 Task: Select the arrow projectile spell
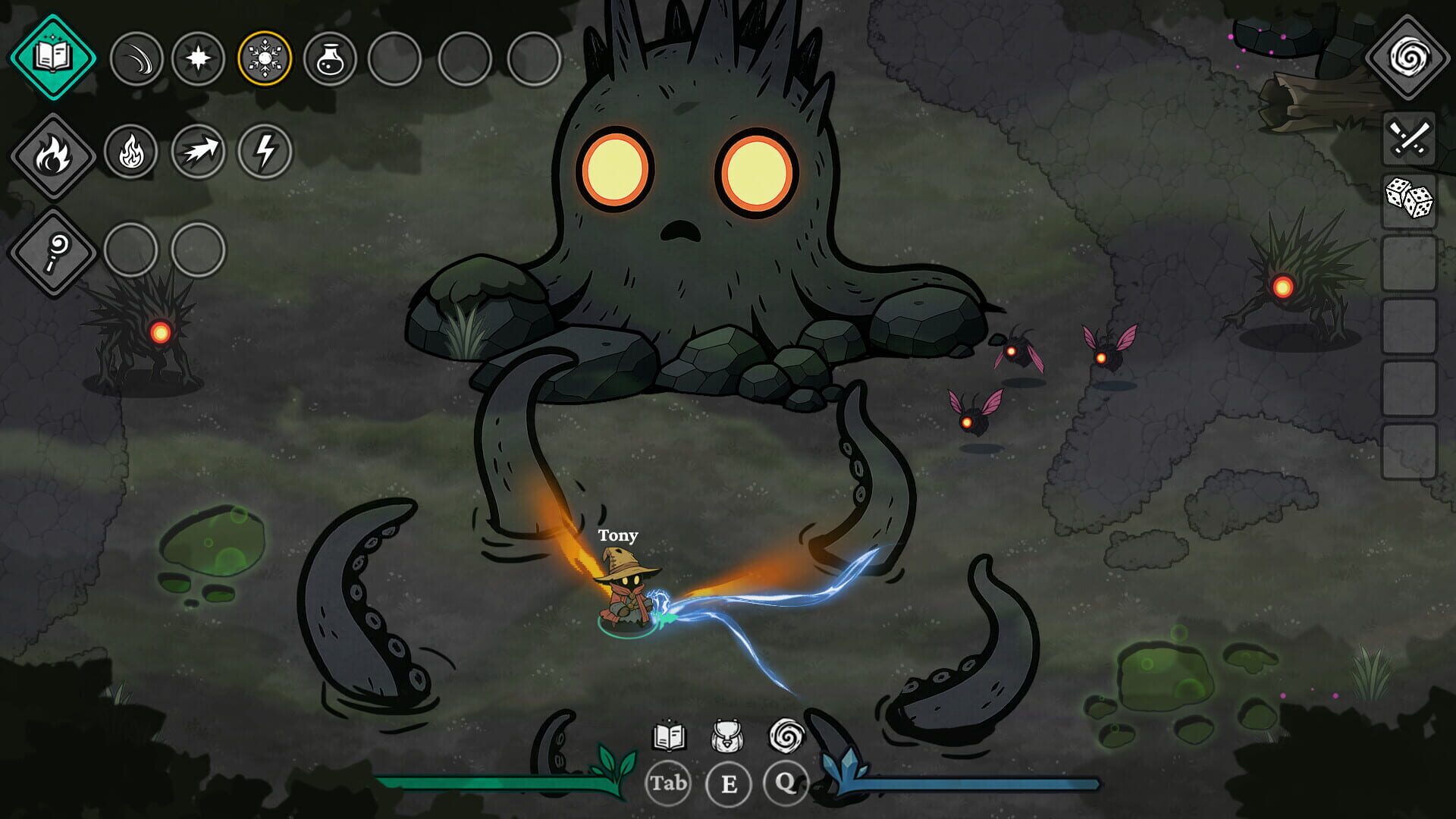pos(198,152)
